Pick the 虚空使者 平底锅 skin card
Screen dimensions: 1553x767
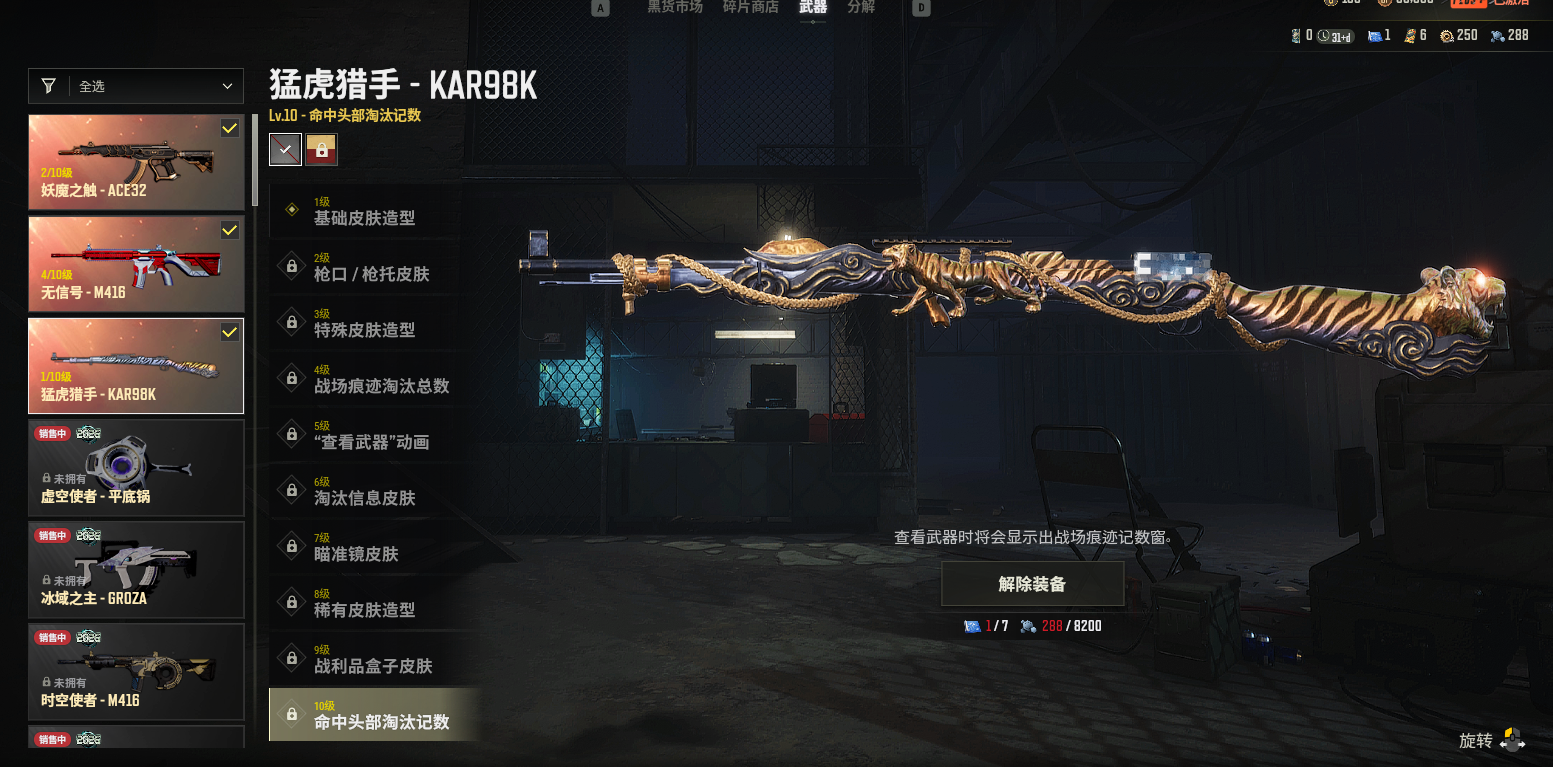pyautogui.click(x=136, y=468)
